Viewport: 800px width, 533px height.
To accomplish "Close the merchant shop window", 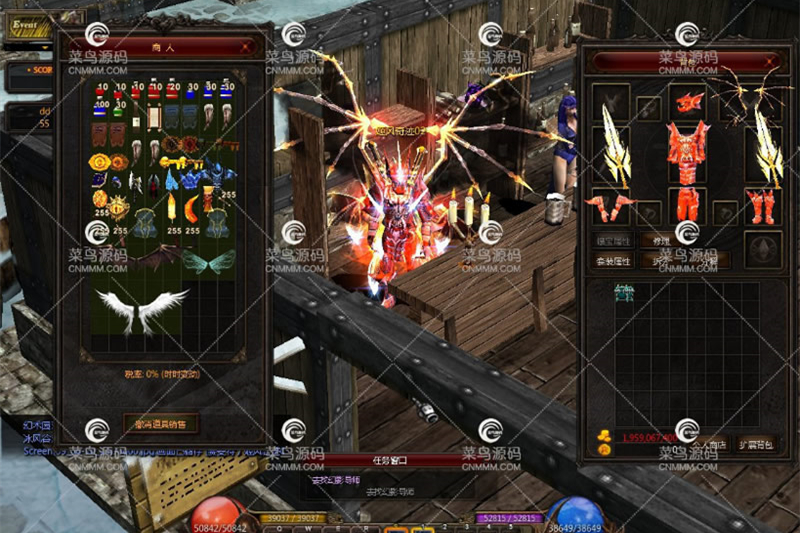I will pos(246,46).
